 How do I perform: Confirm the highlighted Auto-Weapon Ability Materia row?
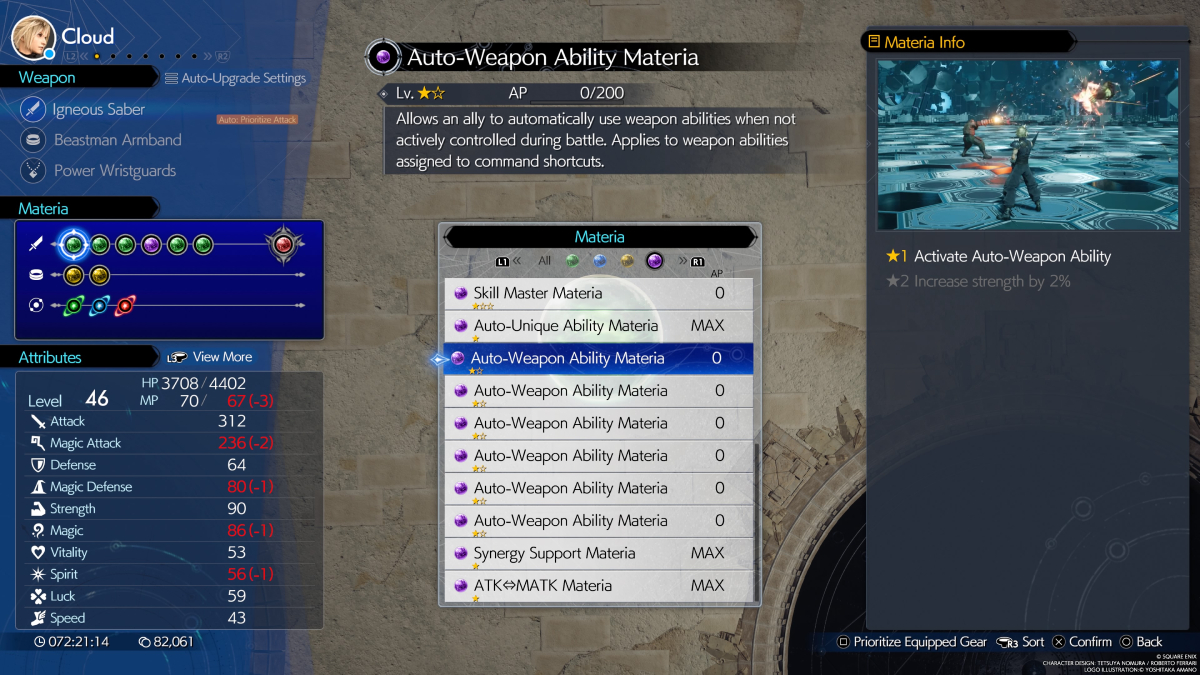point(598,358)
